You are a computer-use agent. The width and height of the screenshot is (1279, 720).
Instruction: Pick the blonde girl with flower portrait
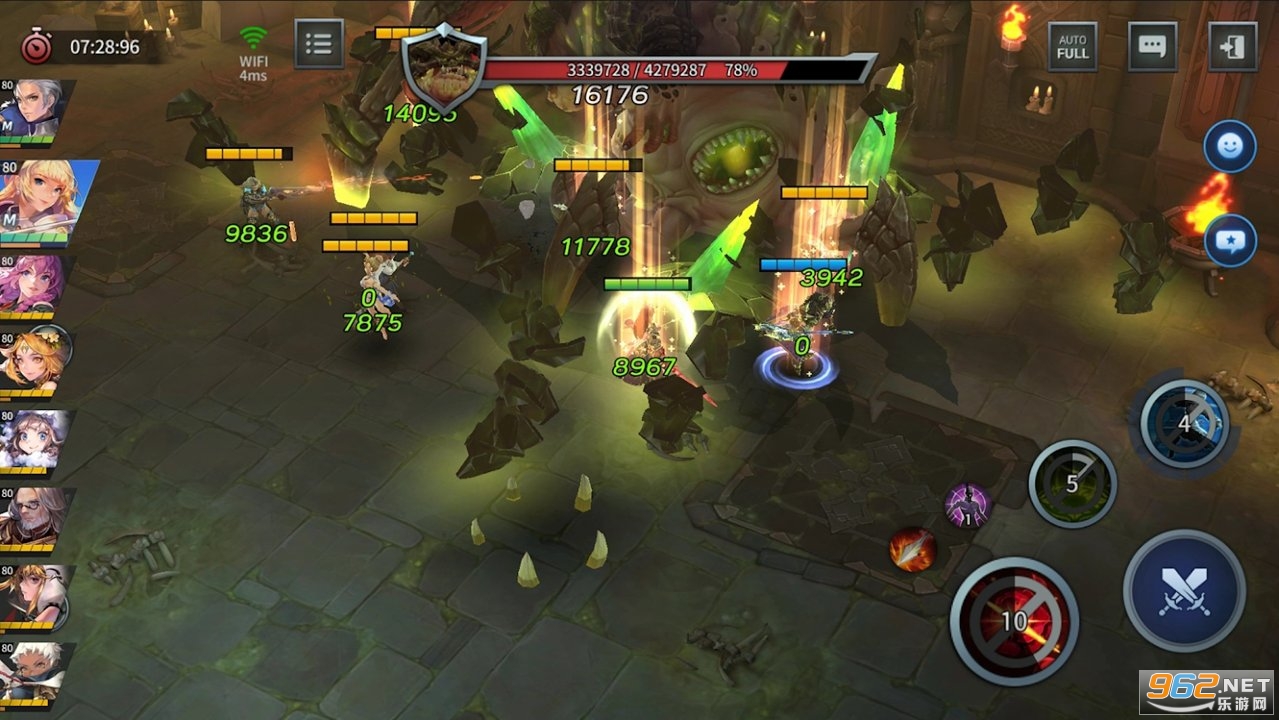point(34,360)
